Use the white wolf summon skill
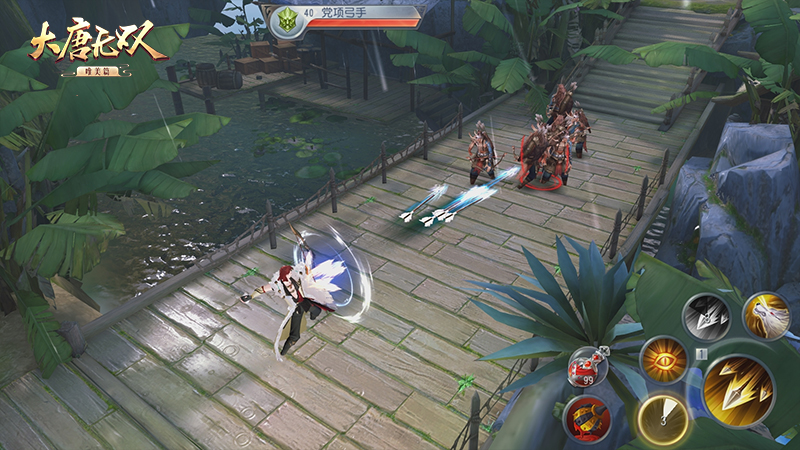 point(766,315)
